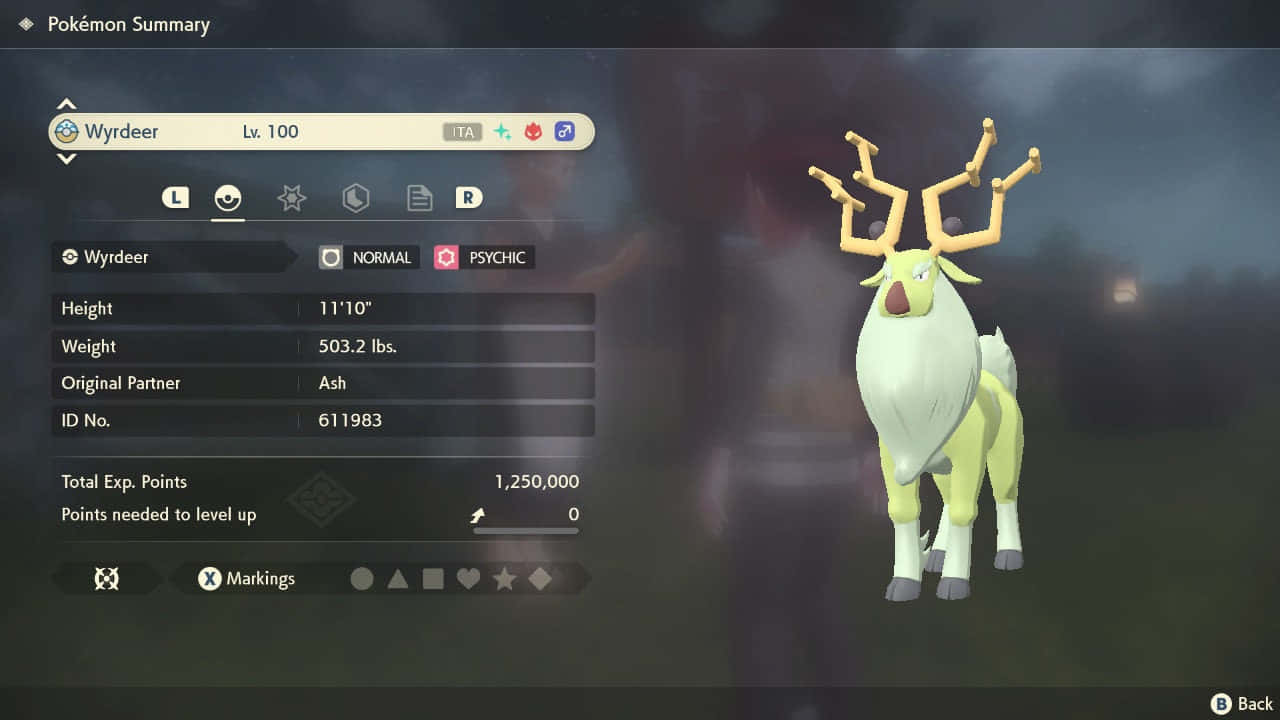Image resolution: width=1280 pixels, height=720 pixels.
Task: Expand the diamond marking option
Action: [539, 578]
